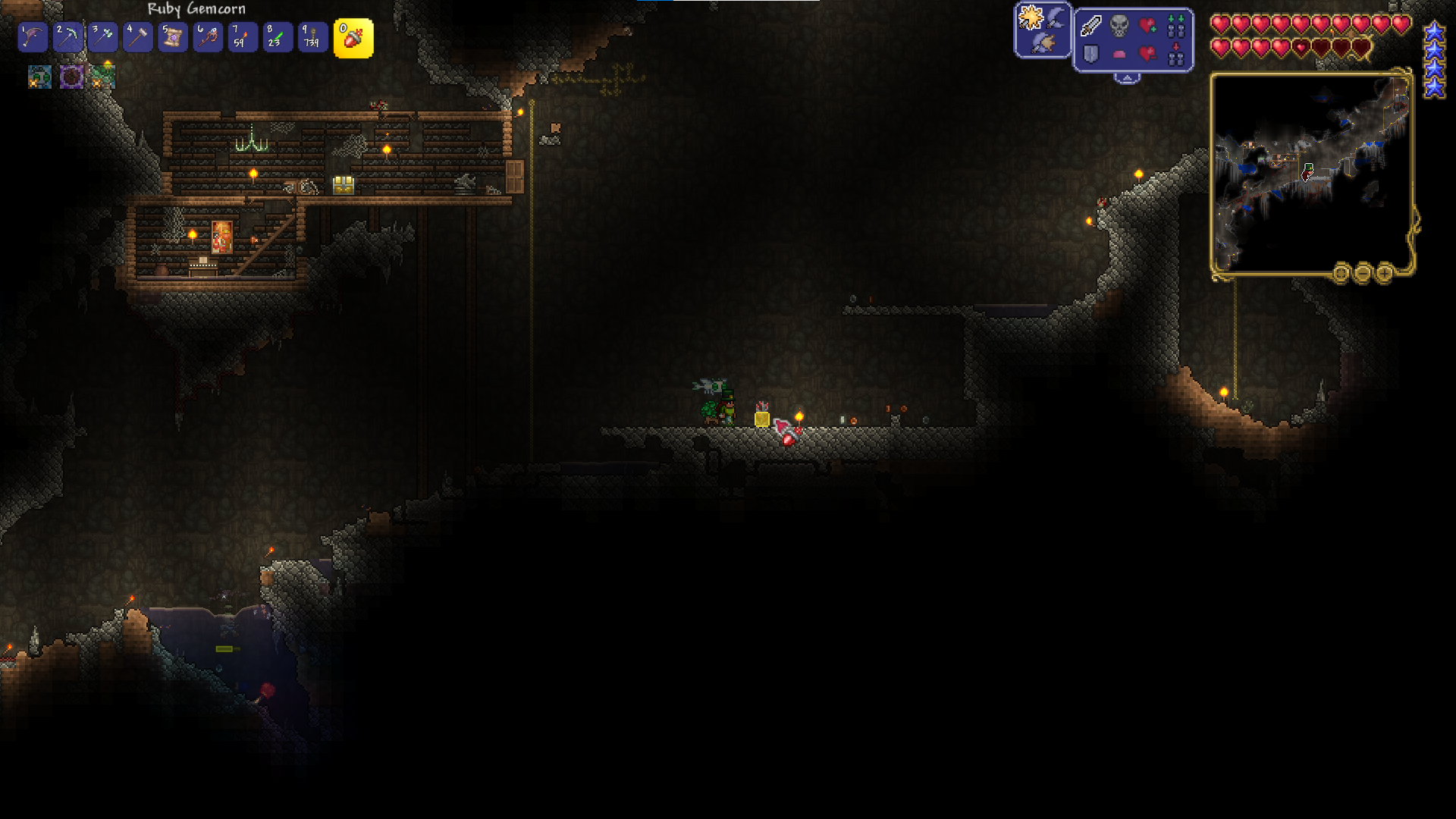Select the green glowstick stack of 23
The image size is (1456, 819).
click(278, 37)
